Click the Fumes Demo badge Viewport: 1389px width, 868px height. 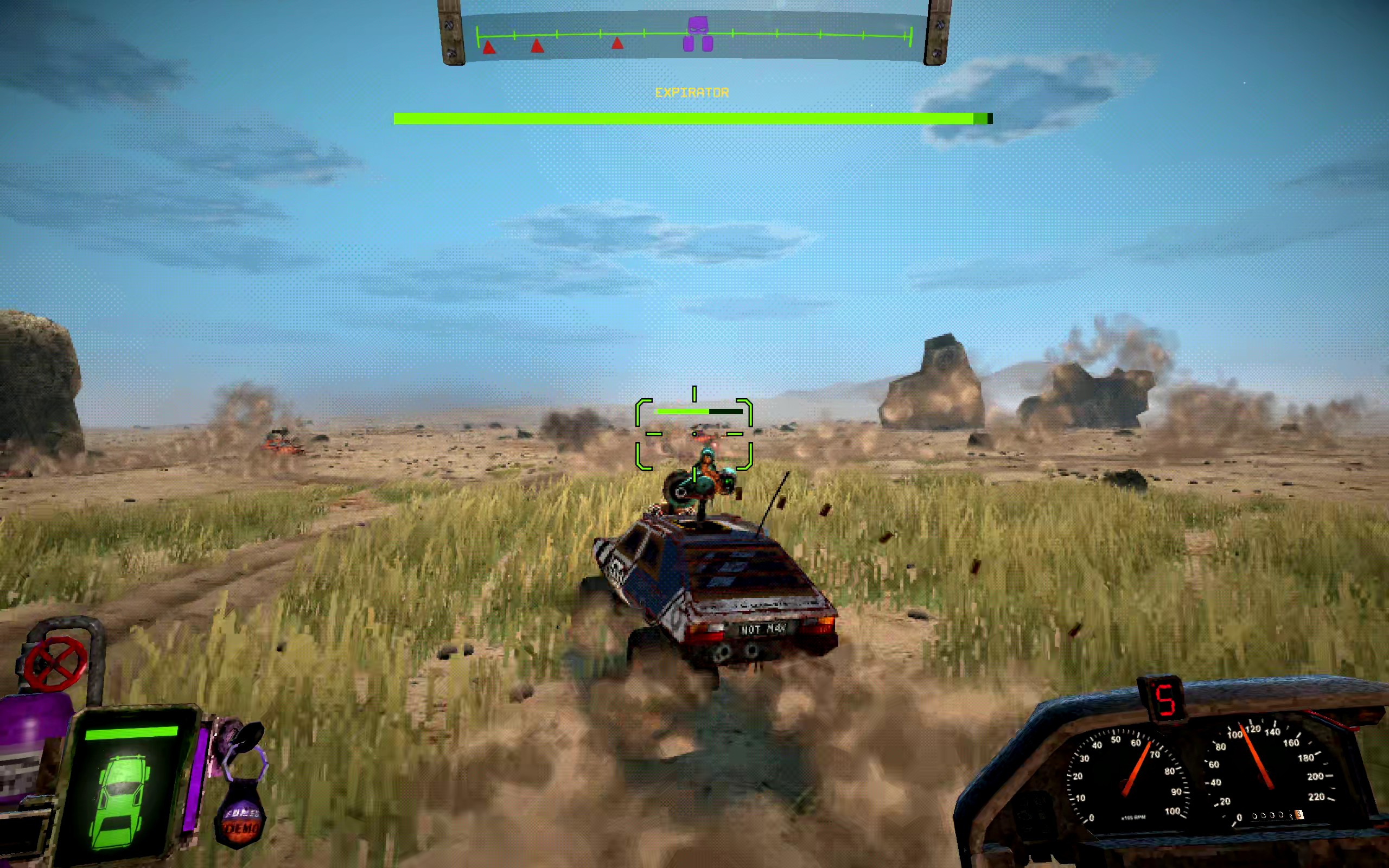[241, 821]
